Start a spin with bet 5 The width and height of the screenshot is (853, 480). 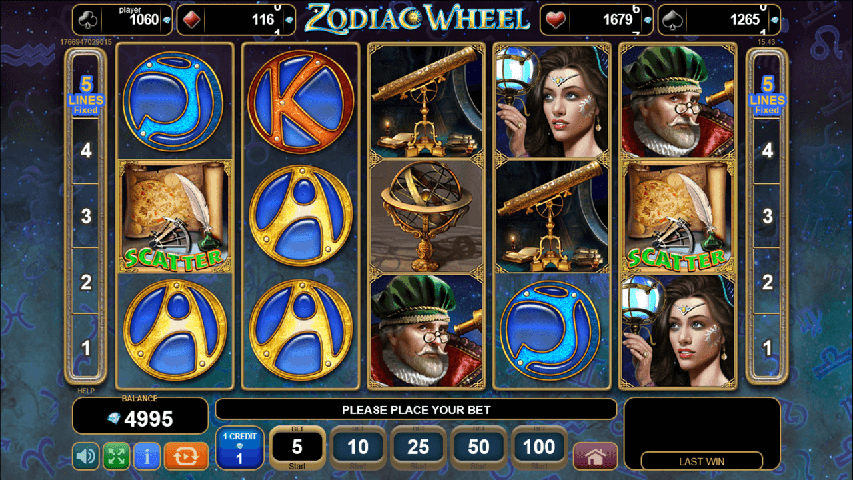tap(298, 448)
